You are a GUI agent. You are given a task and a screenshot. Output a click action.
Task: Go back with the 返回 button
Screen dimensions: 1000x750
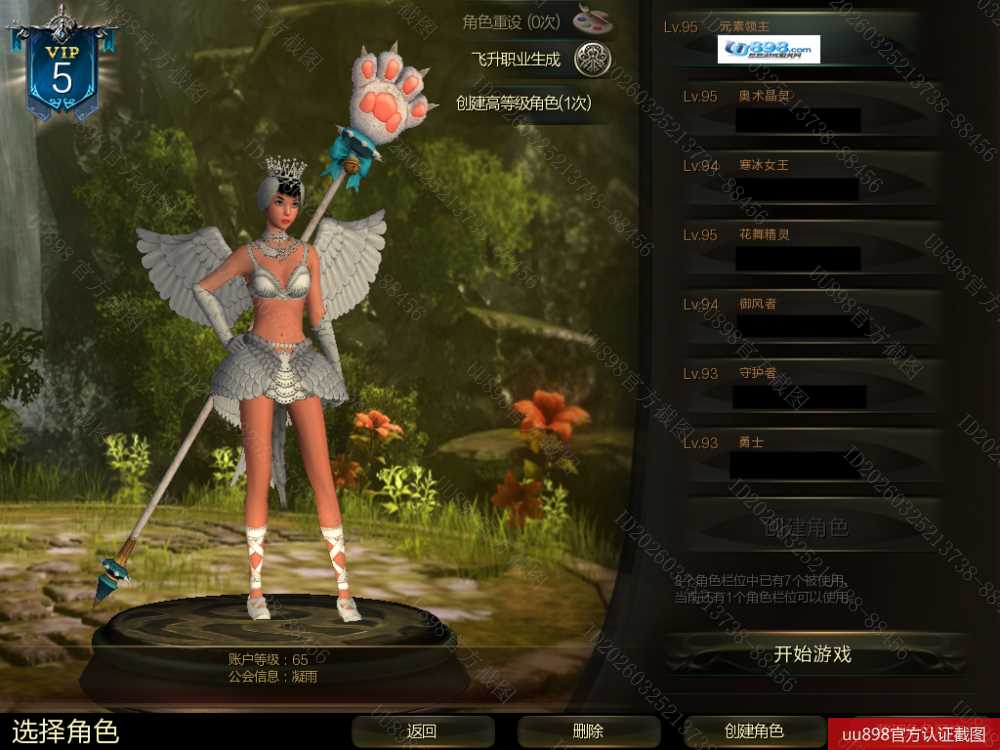click(x=422, y=731)
